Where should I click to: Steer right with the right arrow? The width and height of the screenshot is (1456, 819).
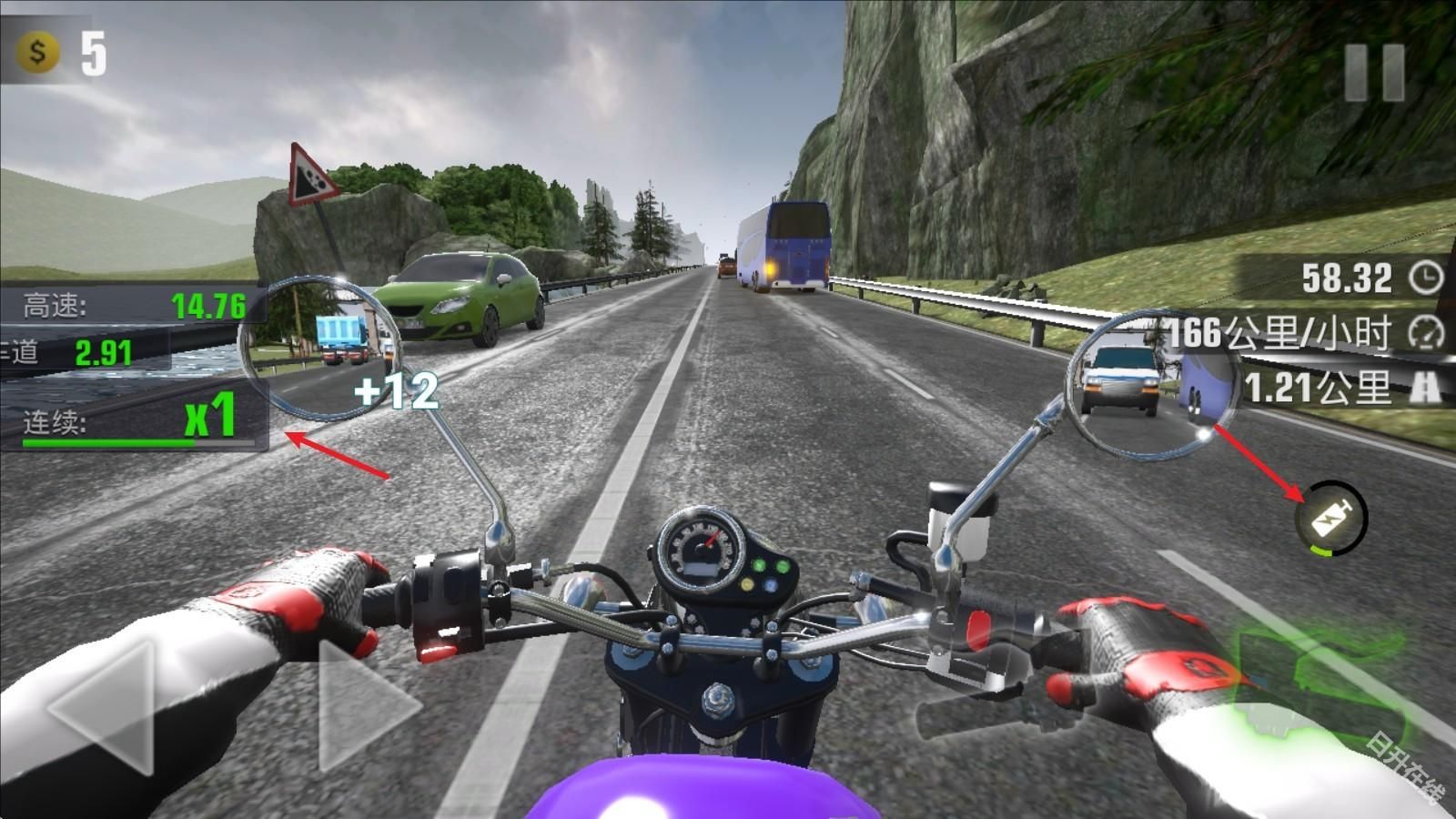364,708
